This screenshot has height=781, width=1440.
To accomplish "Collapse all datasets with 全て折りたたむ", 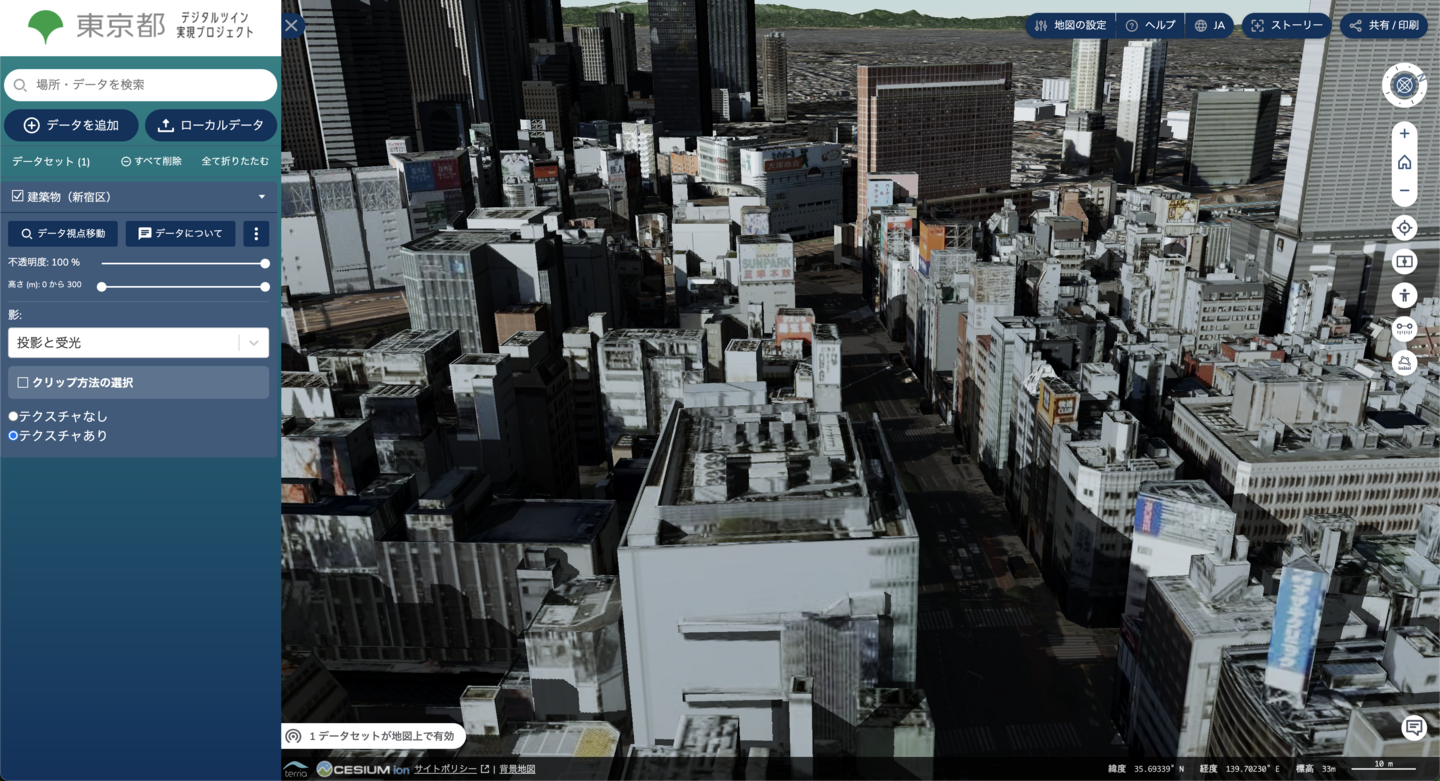I will [x=235, y=161].
